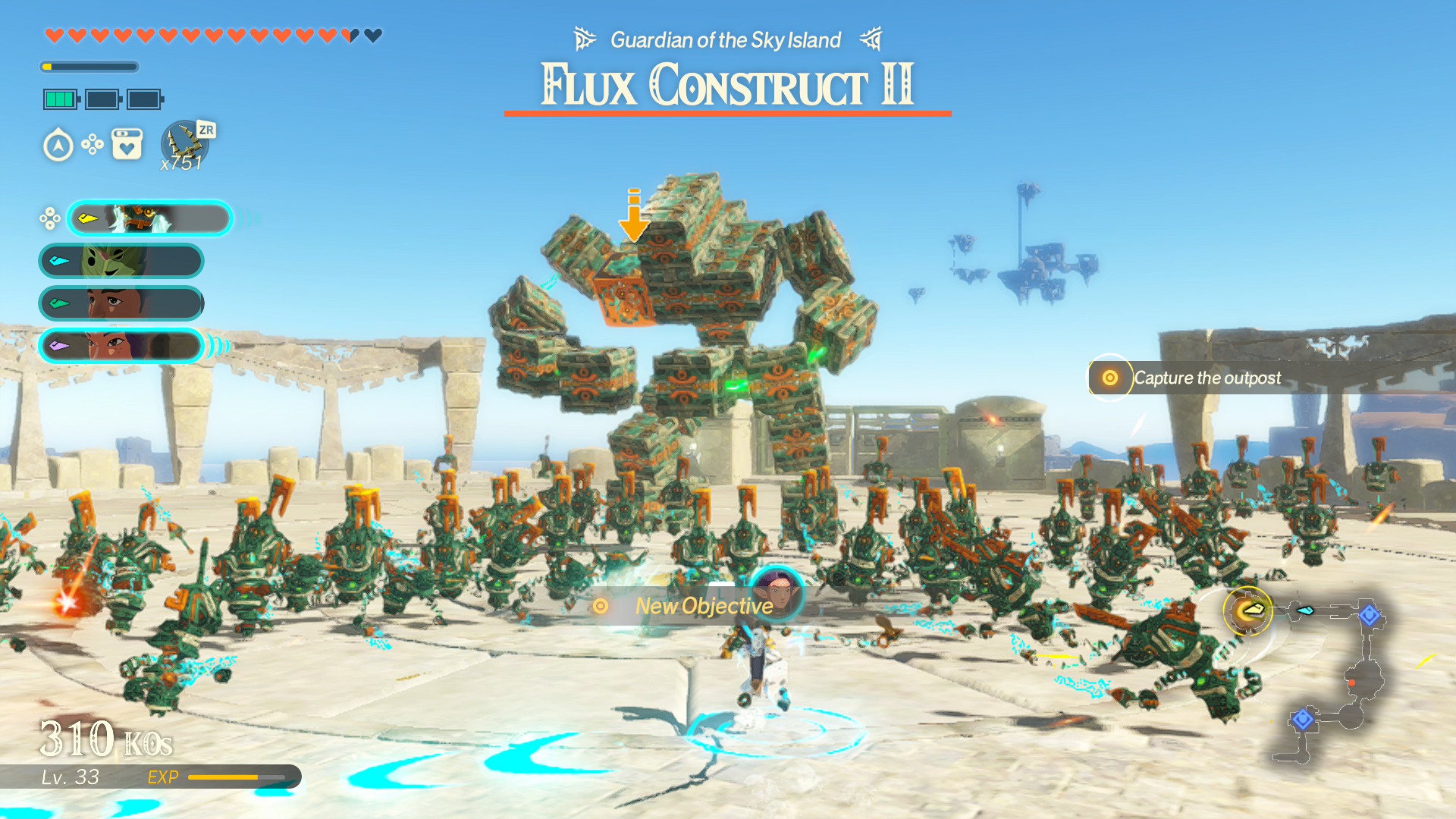Click the orange target icon beside Capture the outpost
1456x819 pixels.
pos(1109,377)
